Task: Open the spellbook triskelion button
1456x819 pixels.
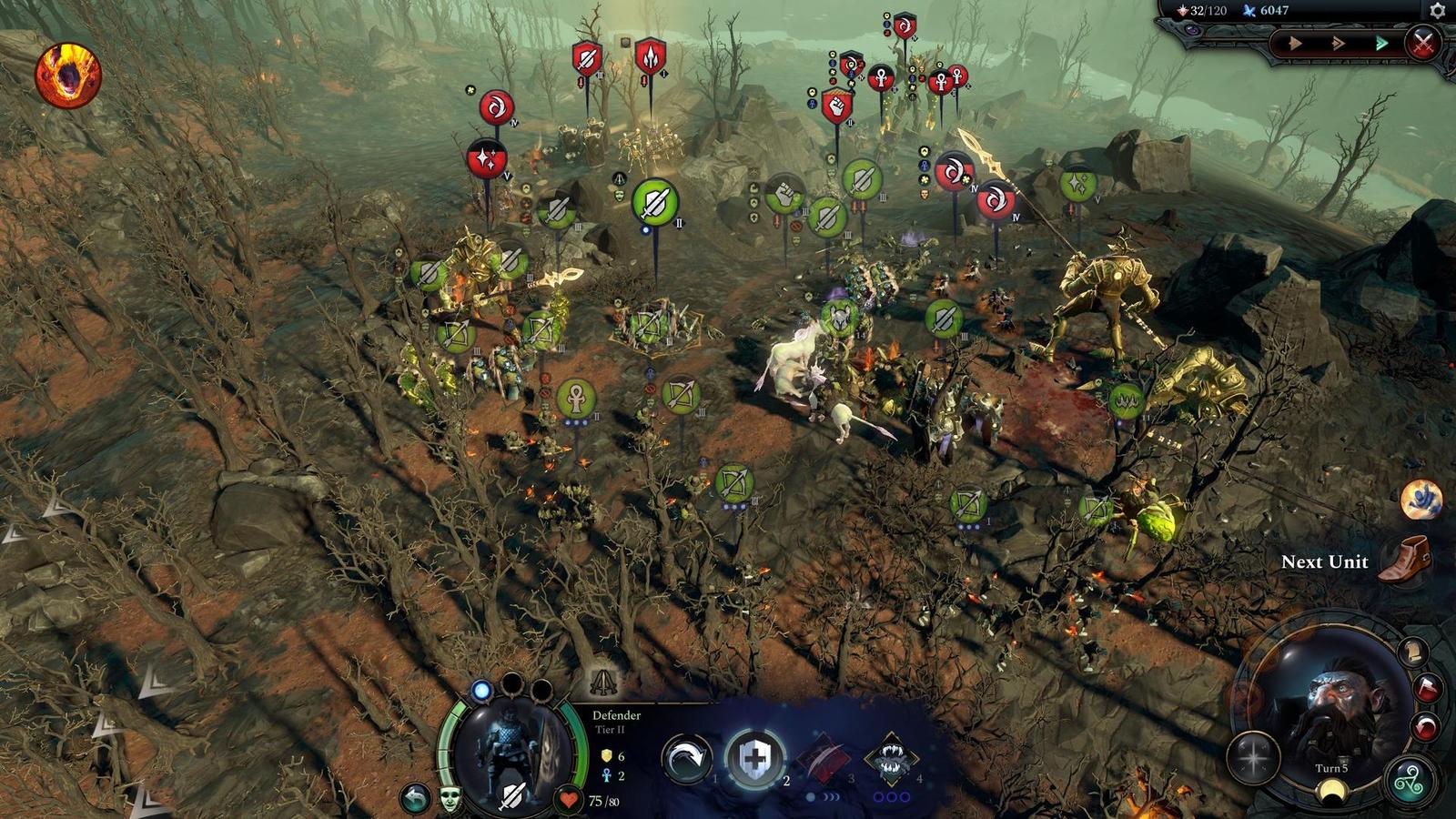Action: [x=1410, y=780]
